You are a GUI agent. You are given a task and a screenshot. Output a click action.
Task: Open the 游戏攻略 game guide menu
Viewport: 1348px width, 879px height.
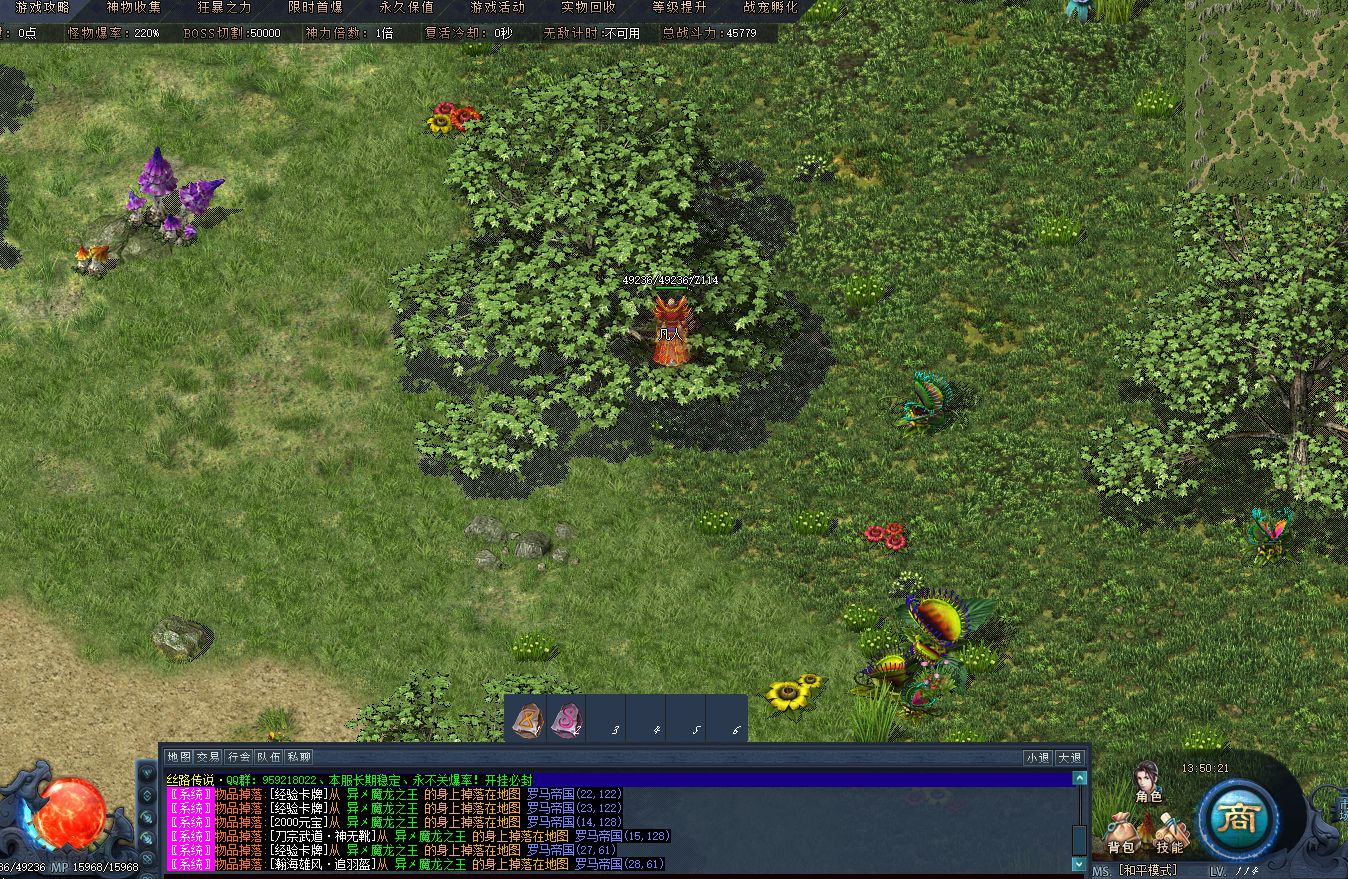coord(42,7)
